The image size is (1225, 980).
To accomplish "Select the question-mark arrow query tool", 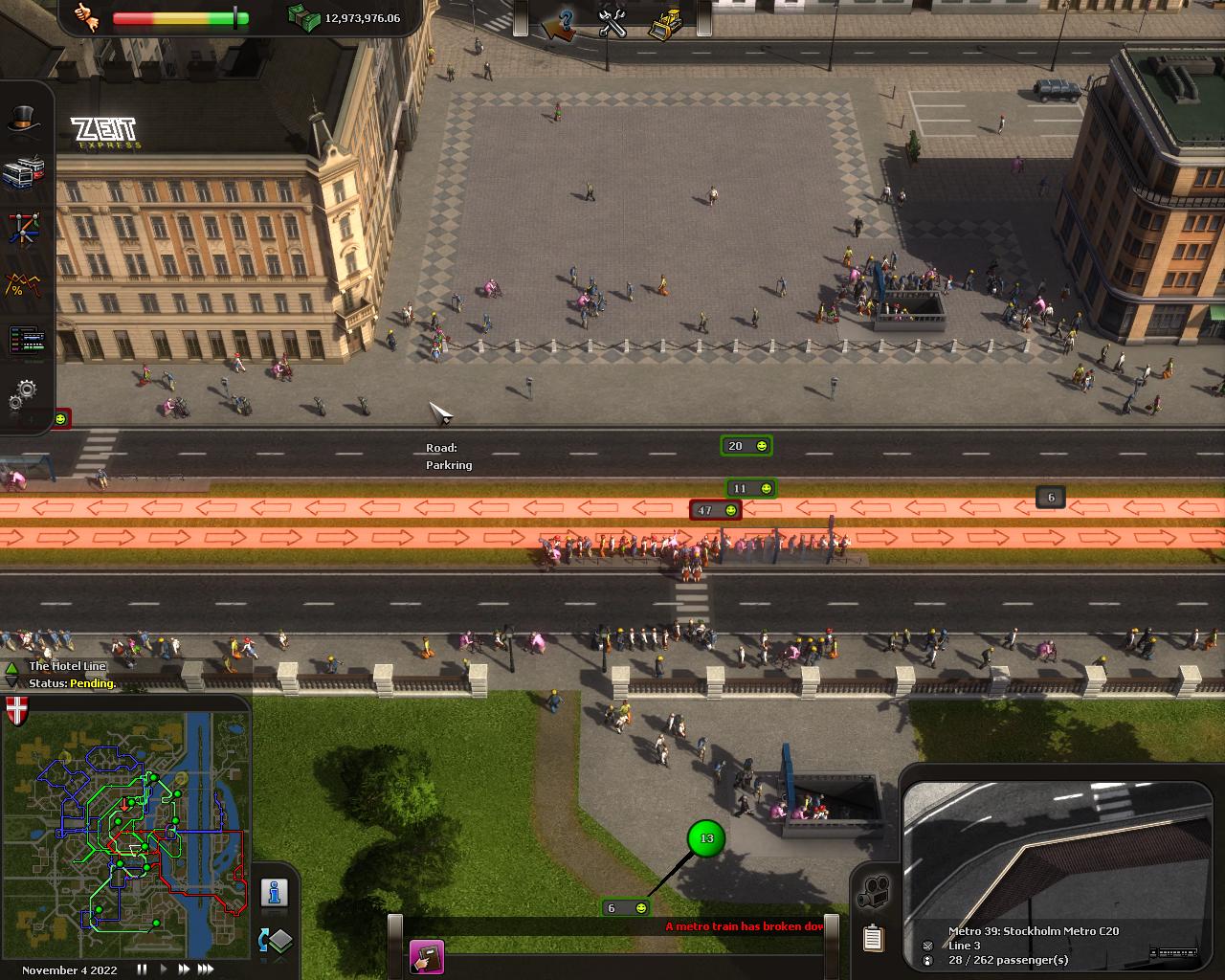I will coord(559,23).
